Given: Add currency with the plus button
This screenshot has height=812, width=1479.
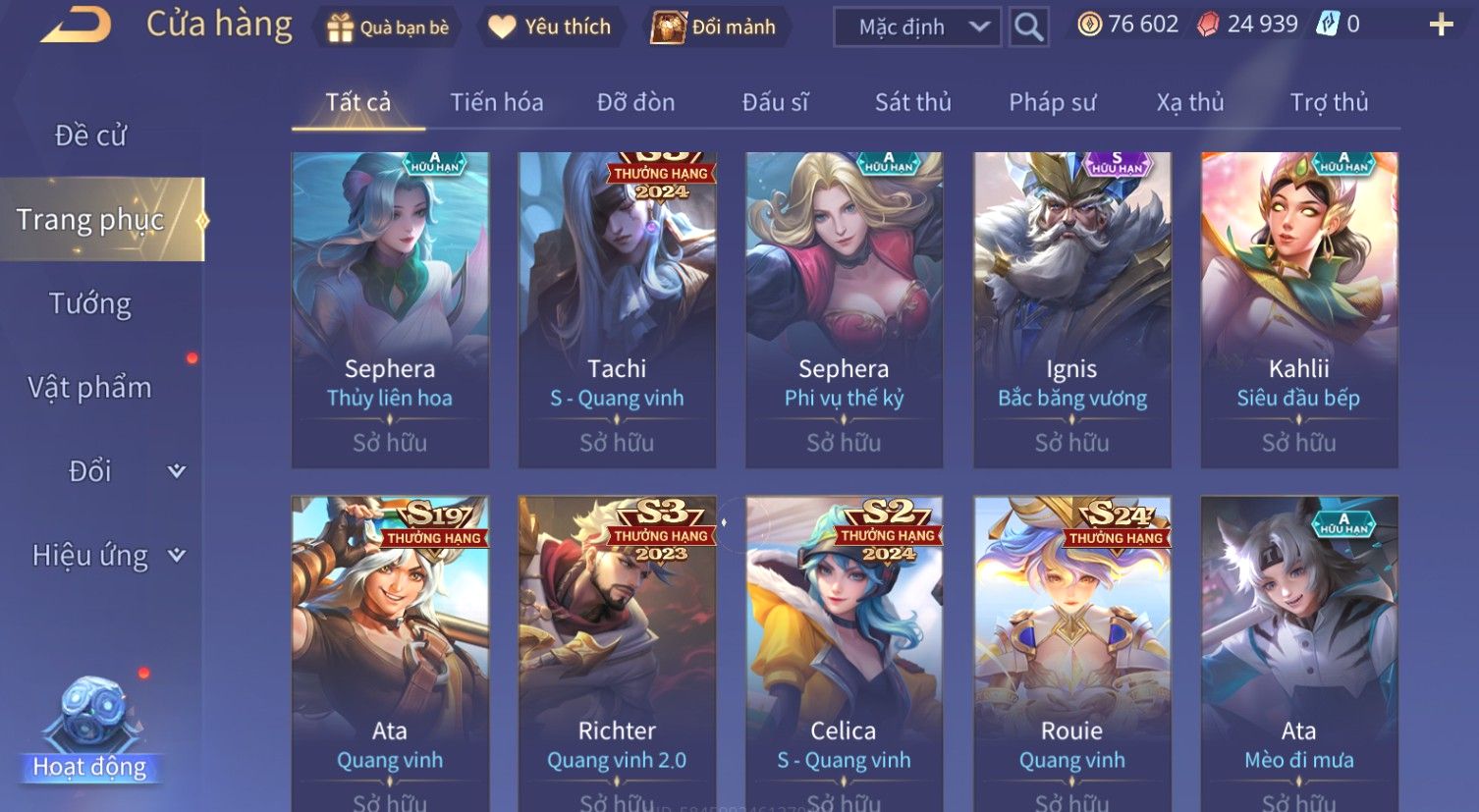Looking at the screenshot, I should [1441, 25].
